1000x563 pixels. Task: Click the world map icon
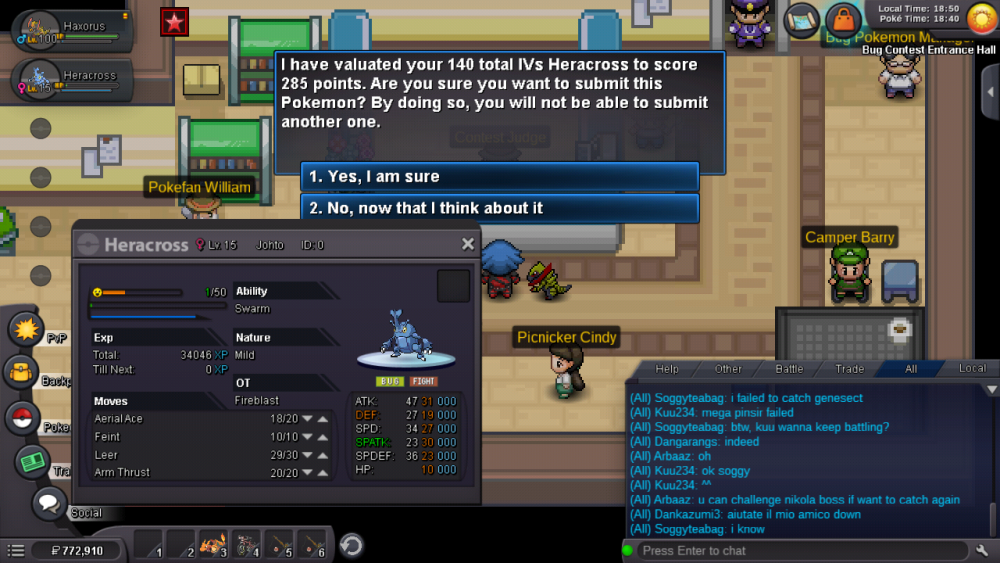(801, 19)
